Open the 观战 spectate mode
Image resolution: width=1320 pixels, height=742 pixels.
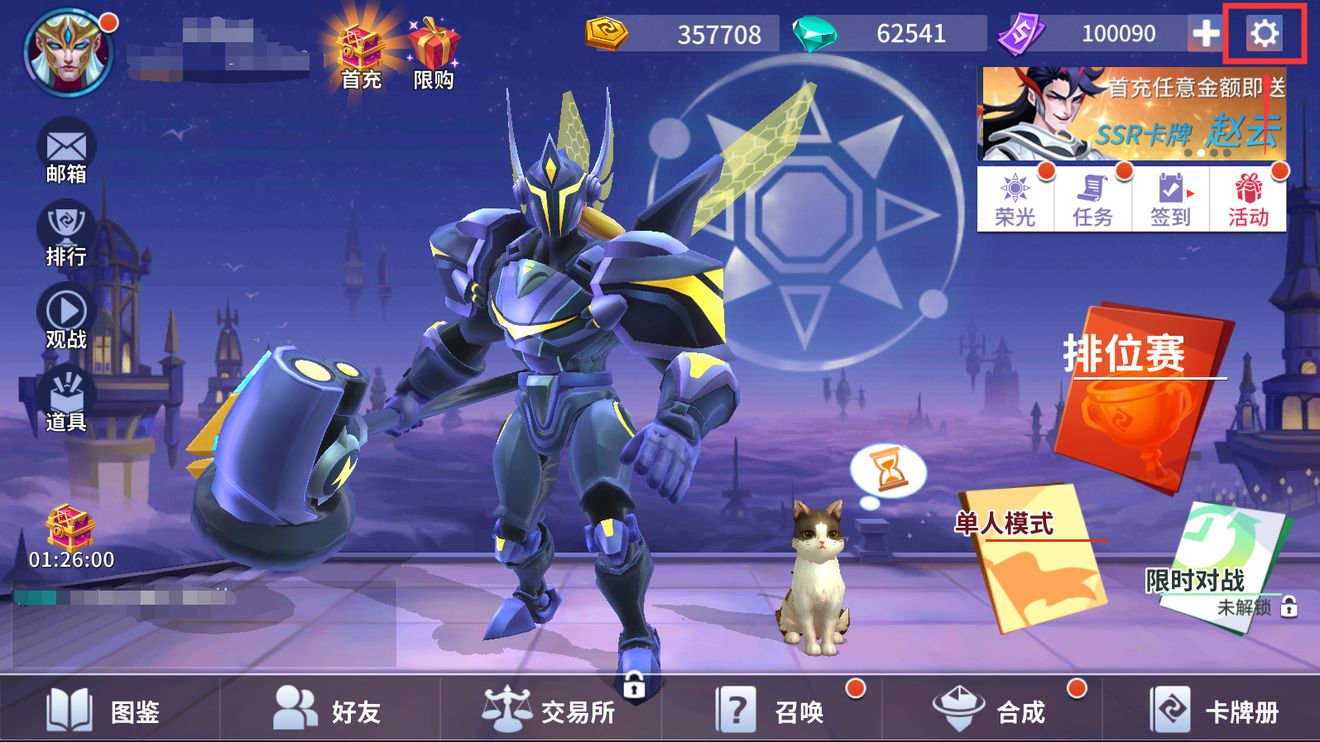click(x=66, y=318)
